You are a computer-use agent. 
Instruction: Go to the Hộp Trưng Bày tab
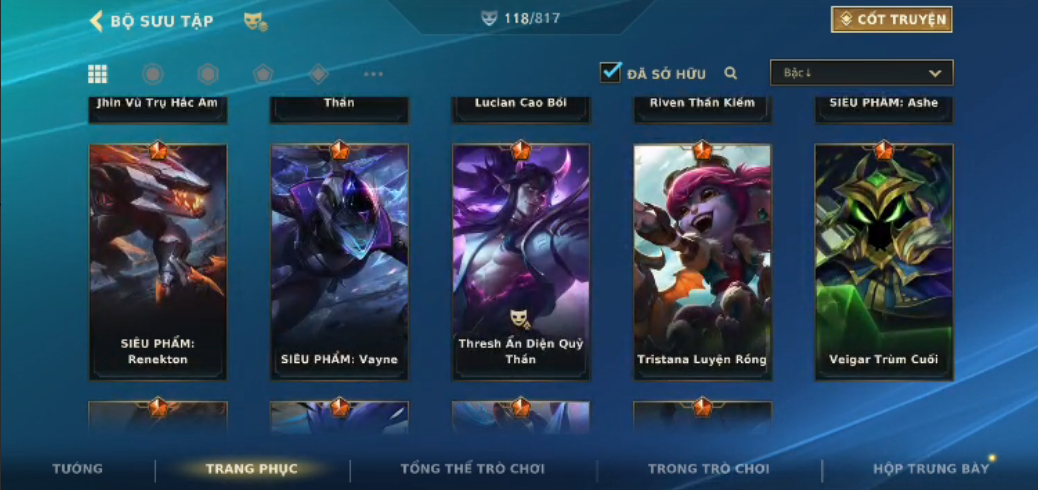(x=931, y=469)
